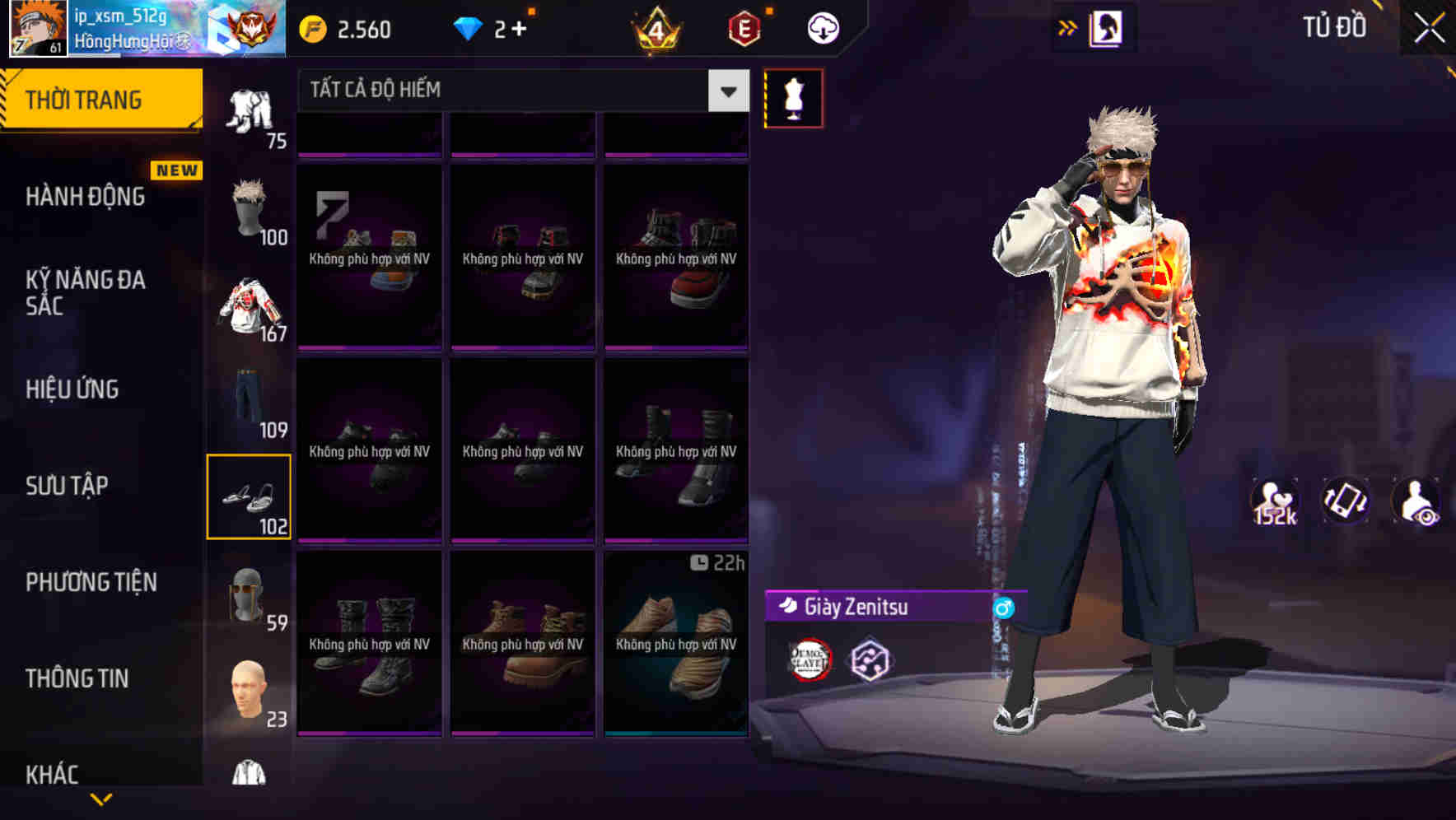Expand the sidebar using bottom chevron arrow

pyautogui.click(x=101, y=798)
